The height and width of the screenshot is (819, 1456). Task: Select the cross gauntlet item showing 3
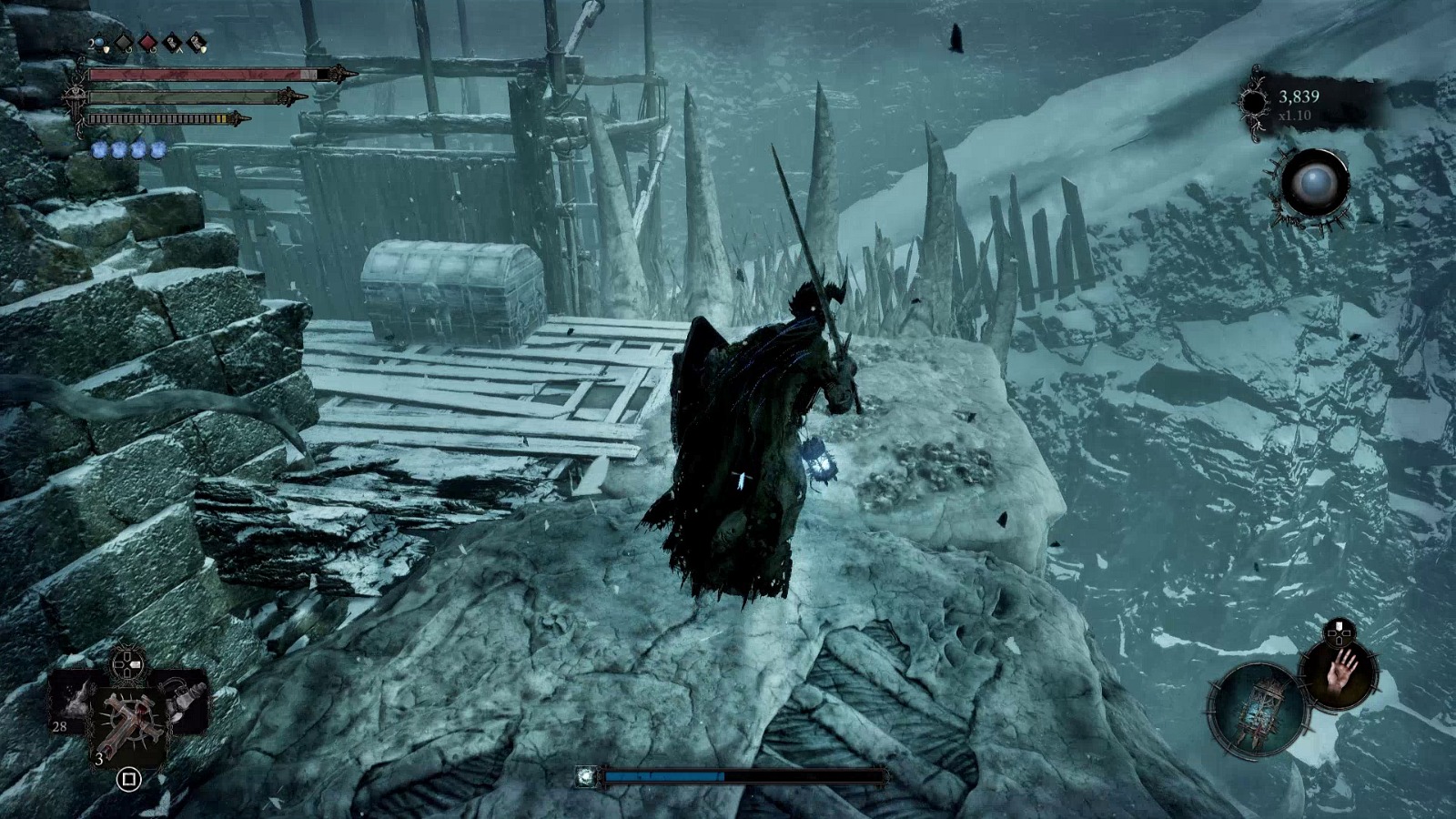point(130,720)
